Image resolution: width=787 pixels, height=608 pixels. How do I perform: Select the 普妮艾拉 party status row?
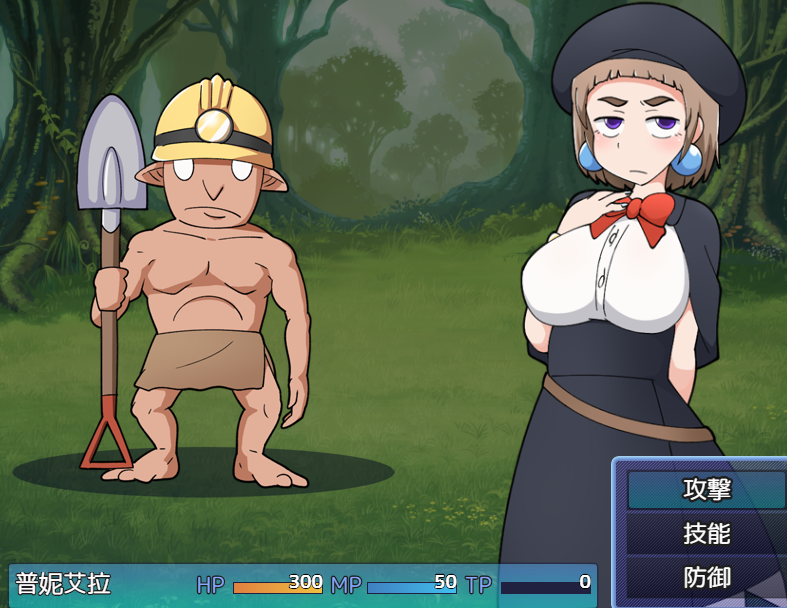[x=300, y=584]
